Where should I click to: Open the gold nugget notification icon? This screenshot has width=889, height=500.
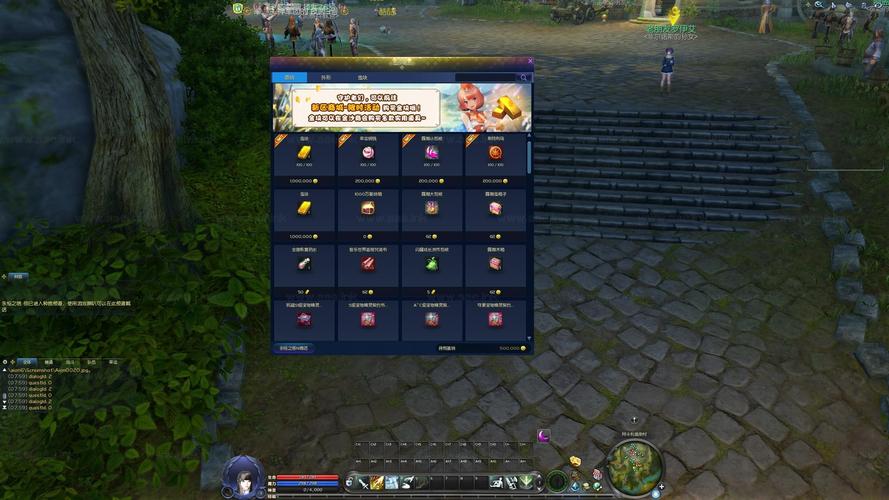pos(576,461)
